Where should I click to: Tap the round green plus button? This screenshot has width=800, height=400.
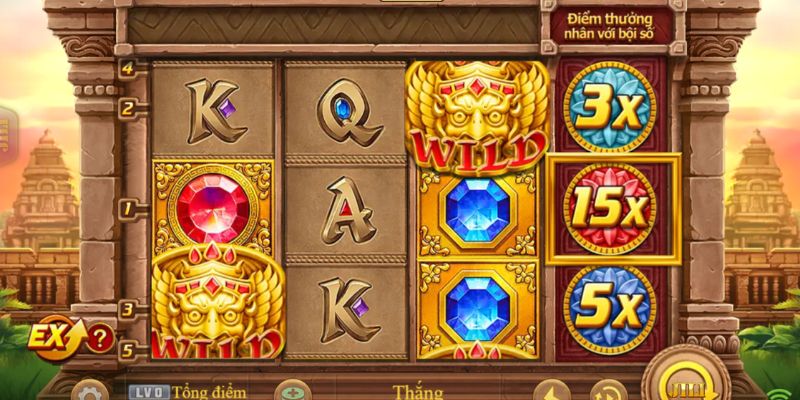click(x=290, y=392)
